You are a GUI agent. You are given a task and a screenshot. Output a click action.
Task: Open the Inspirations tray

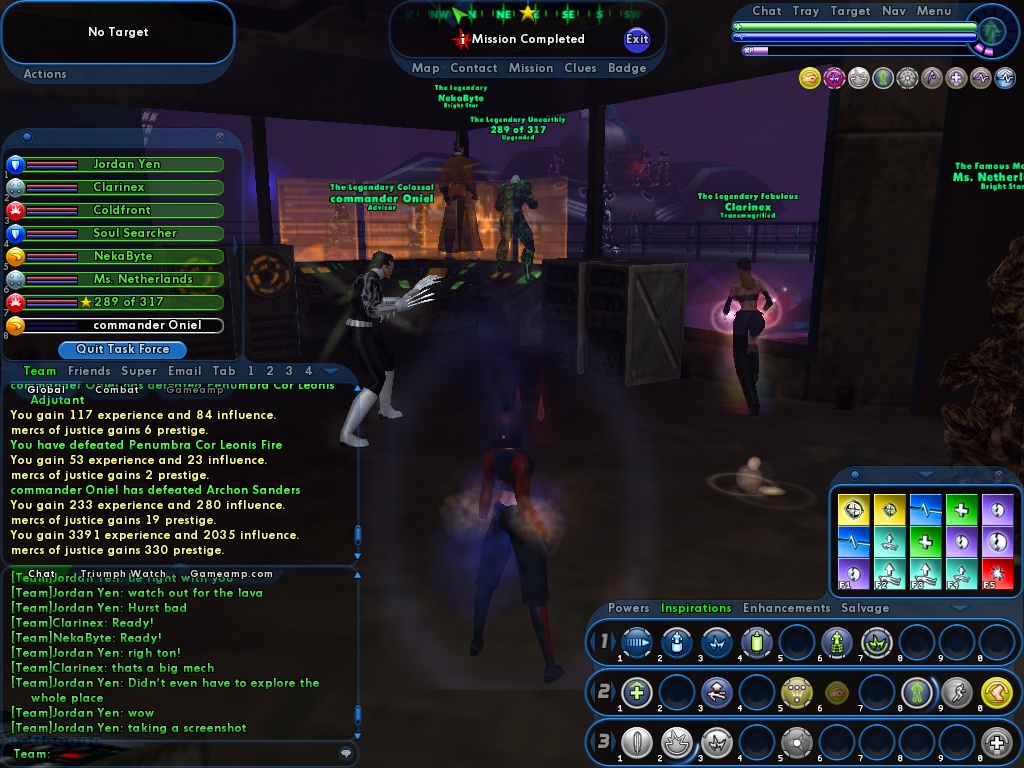coord(696,608)
